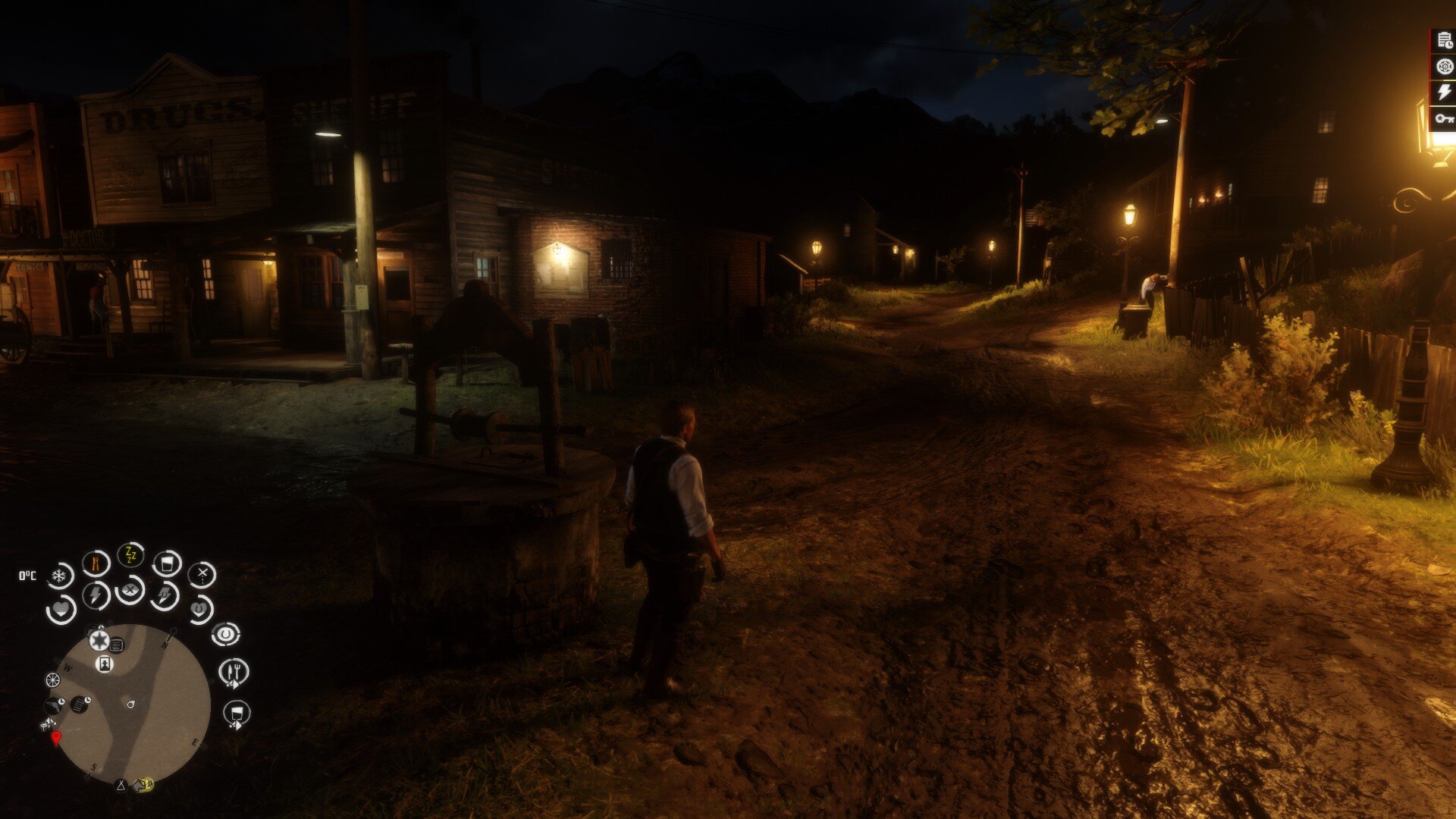Select the red waypoint pin on minimap
Image resolution: width=1456 pixels, height=819 pixels.
55,737
